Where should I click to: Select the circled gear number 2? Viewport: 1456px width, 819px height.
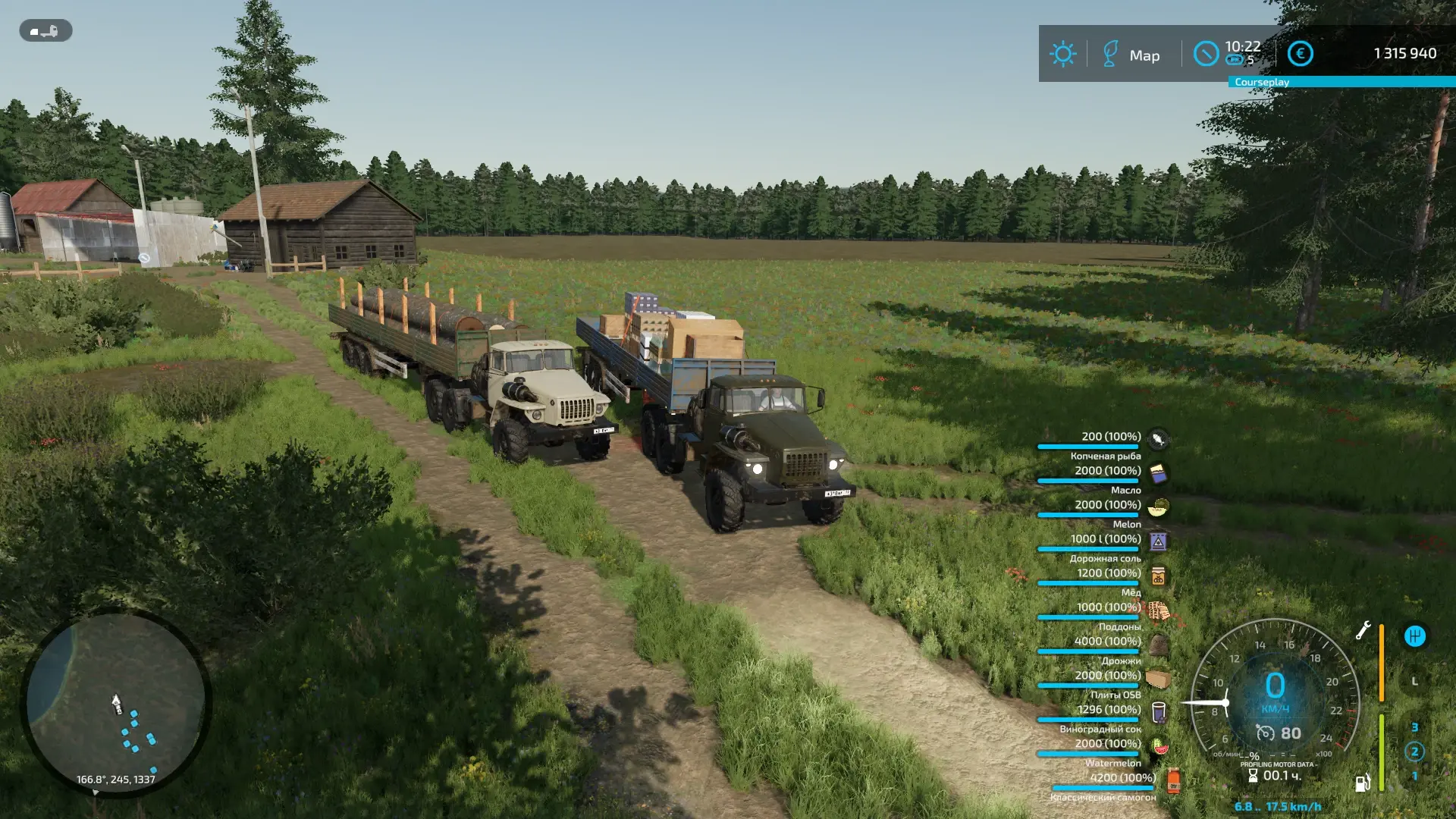pos(1414,752)
